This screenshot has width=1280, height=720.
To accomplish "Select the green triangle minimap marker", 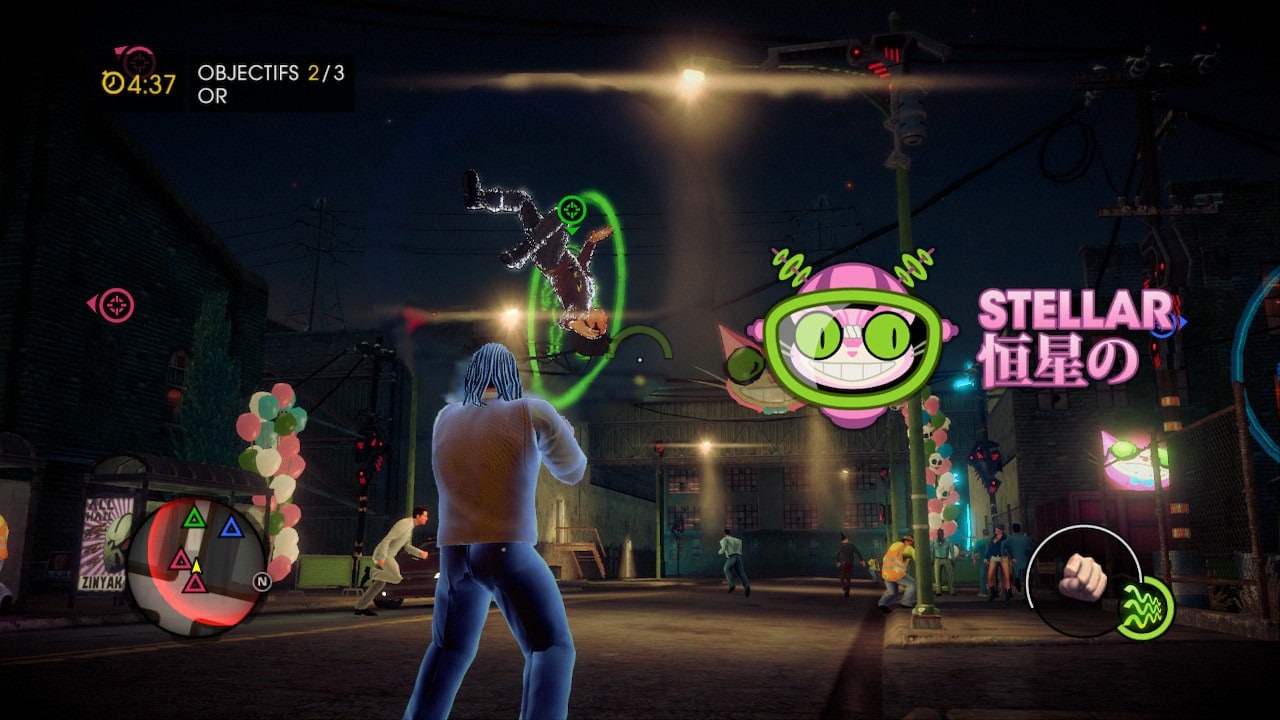I will [194, 517].
